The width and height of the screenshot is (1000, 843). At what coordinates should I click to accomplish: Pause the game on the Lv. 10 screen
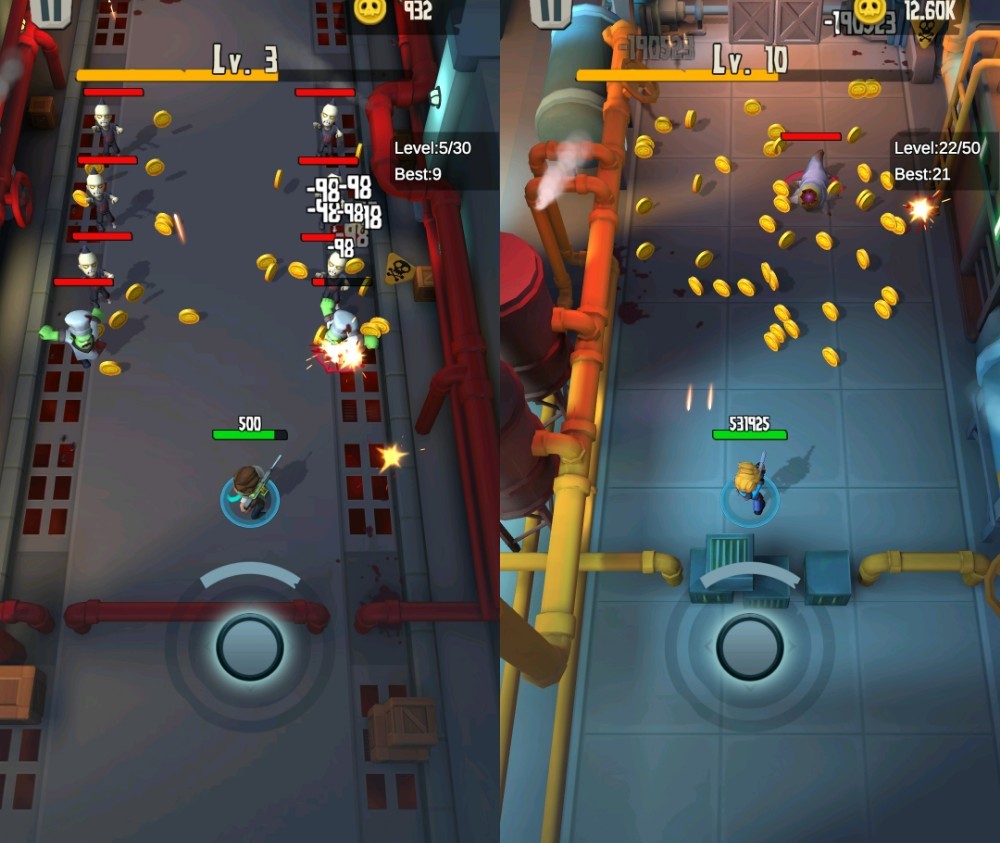coord(549,10)
